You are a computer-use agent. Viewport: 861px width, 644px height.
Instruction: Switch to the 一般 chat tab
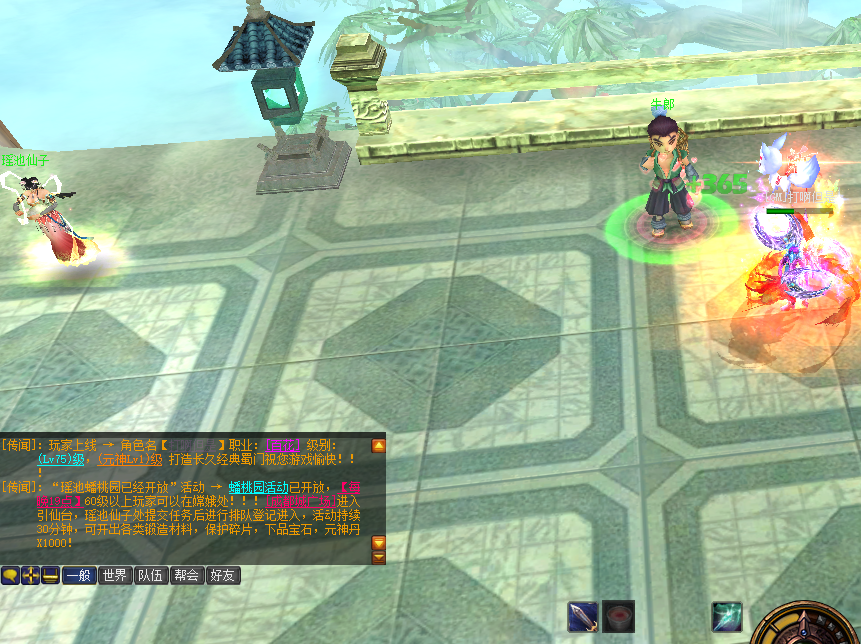pos(78,575)
